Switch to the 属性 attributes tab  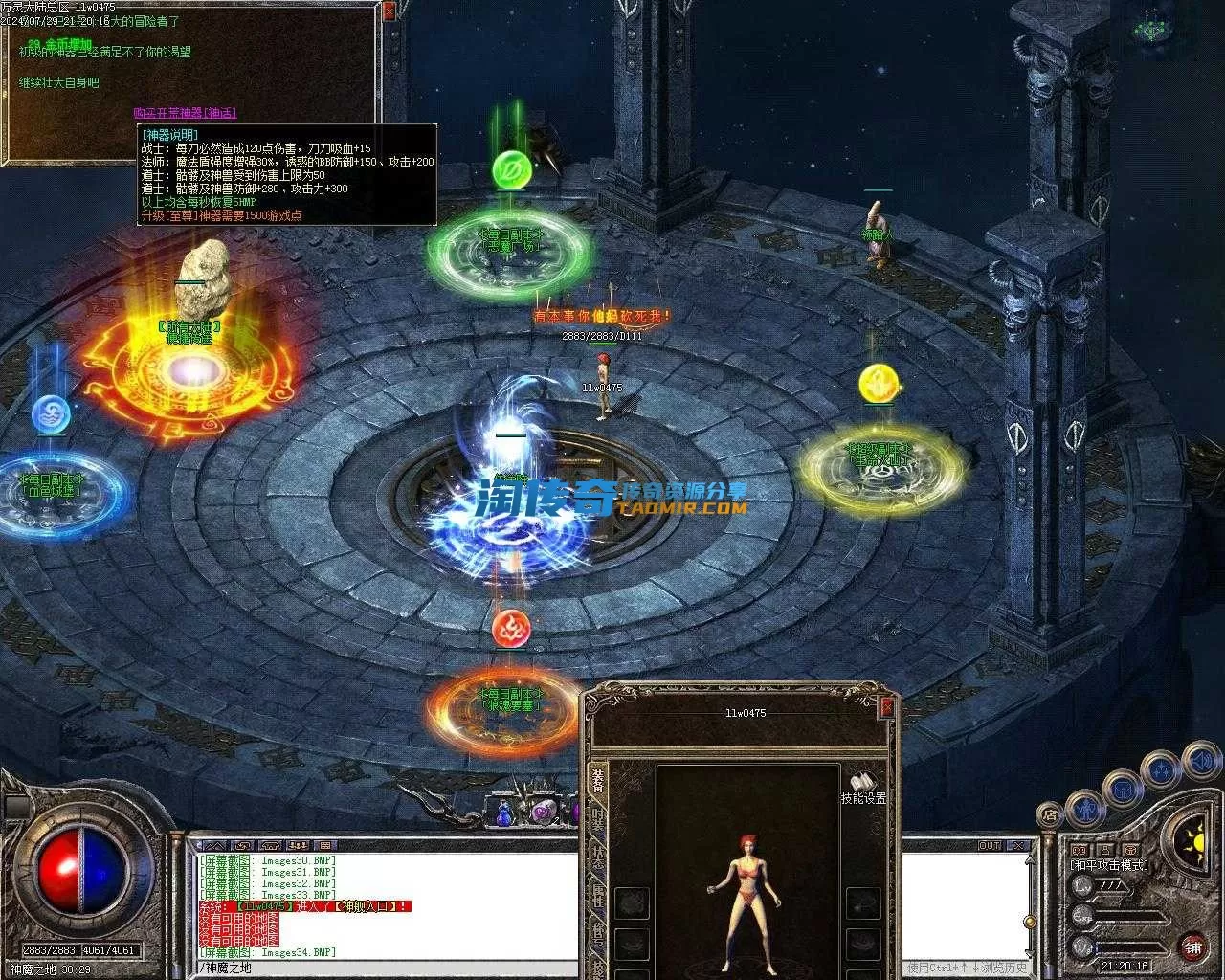pyautogui.click(x=597, y=897)
